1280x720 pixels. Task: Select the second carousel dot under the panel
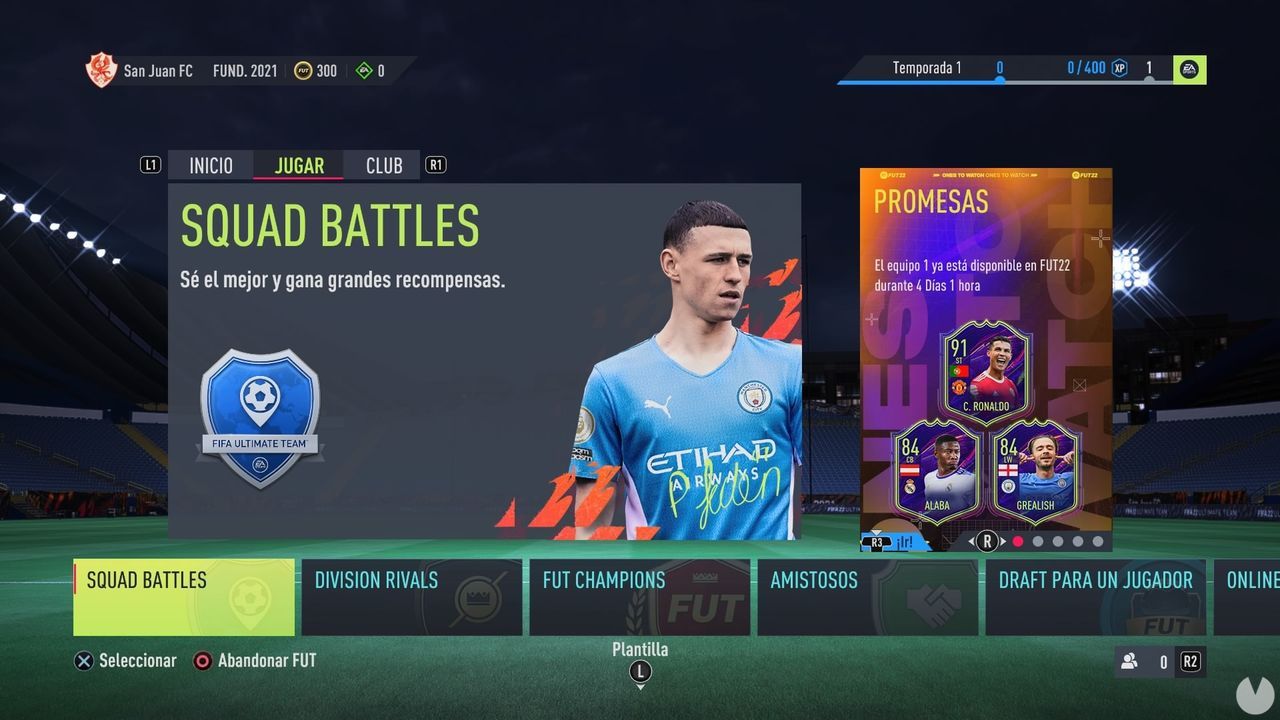coord(1037,540)
